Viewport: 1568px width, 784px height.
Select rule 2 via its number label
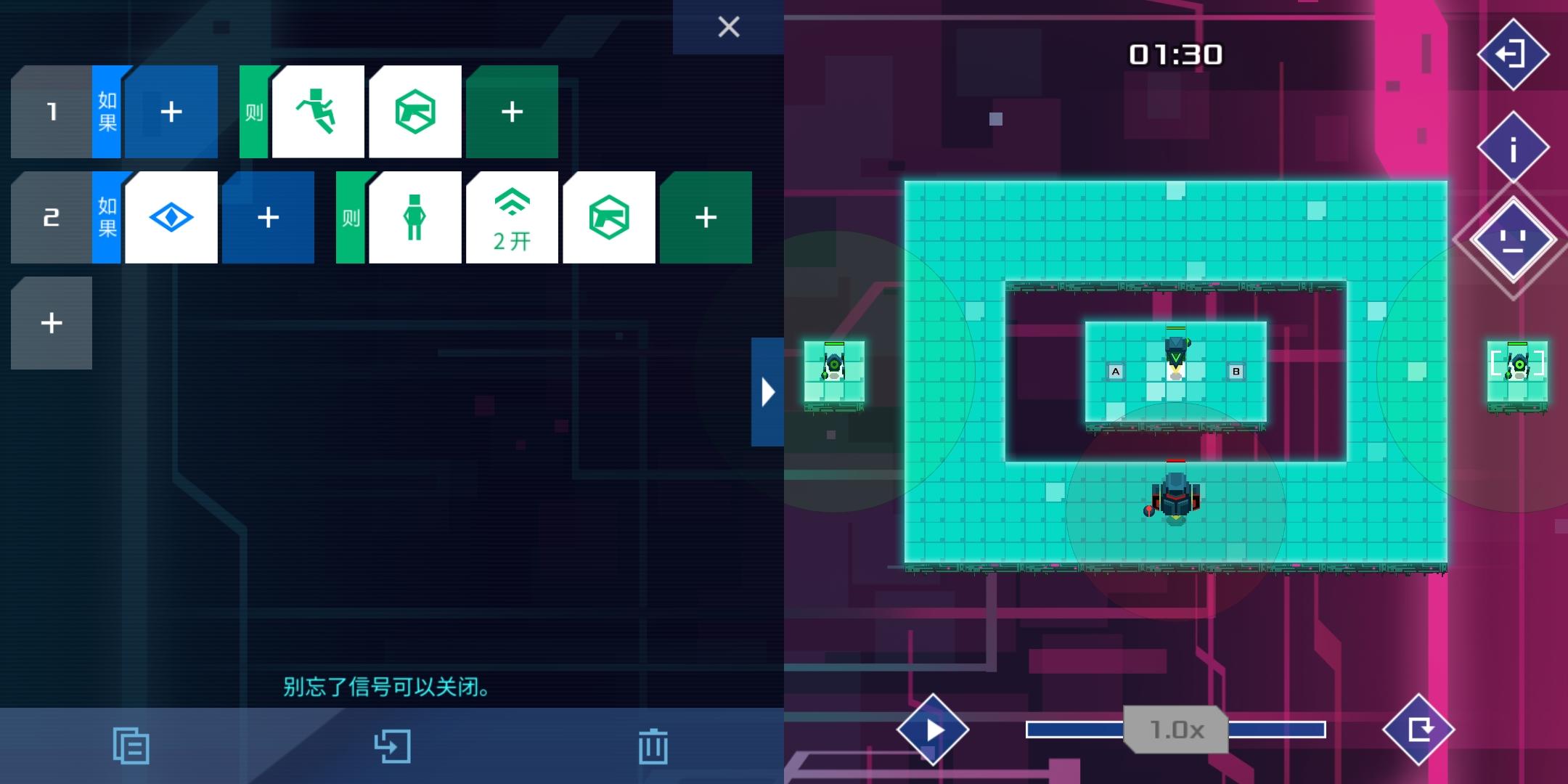[51, 217]
